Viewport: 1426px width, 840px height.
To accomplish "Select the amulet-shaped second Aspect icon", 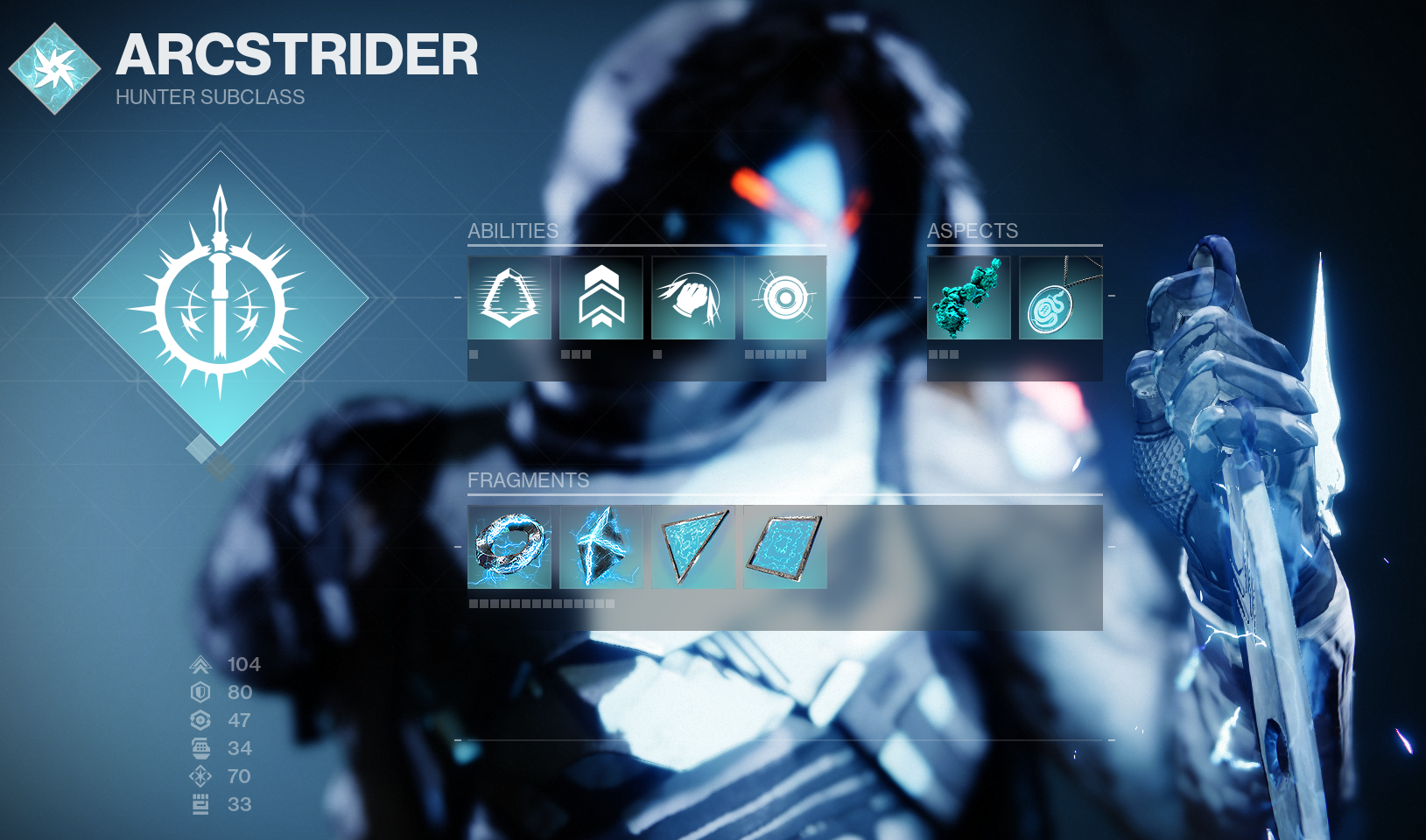I will (x=1059, y=297).
